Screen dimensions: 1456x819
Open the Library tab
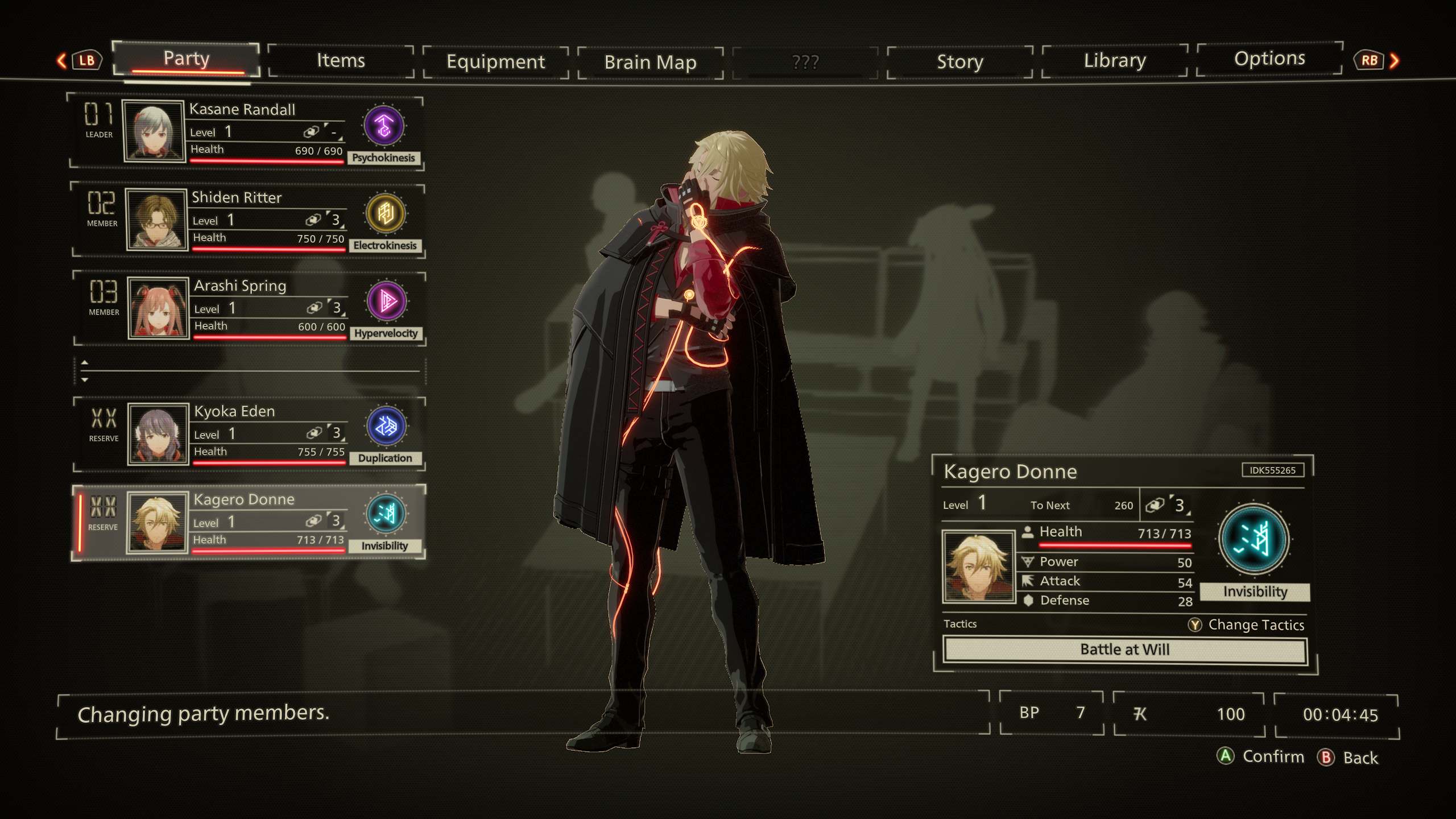pos(1115,61)
